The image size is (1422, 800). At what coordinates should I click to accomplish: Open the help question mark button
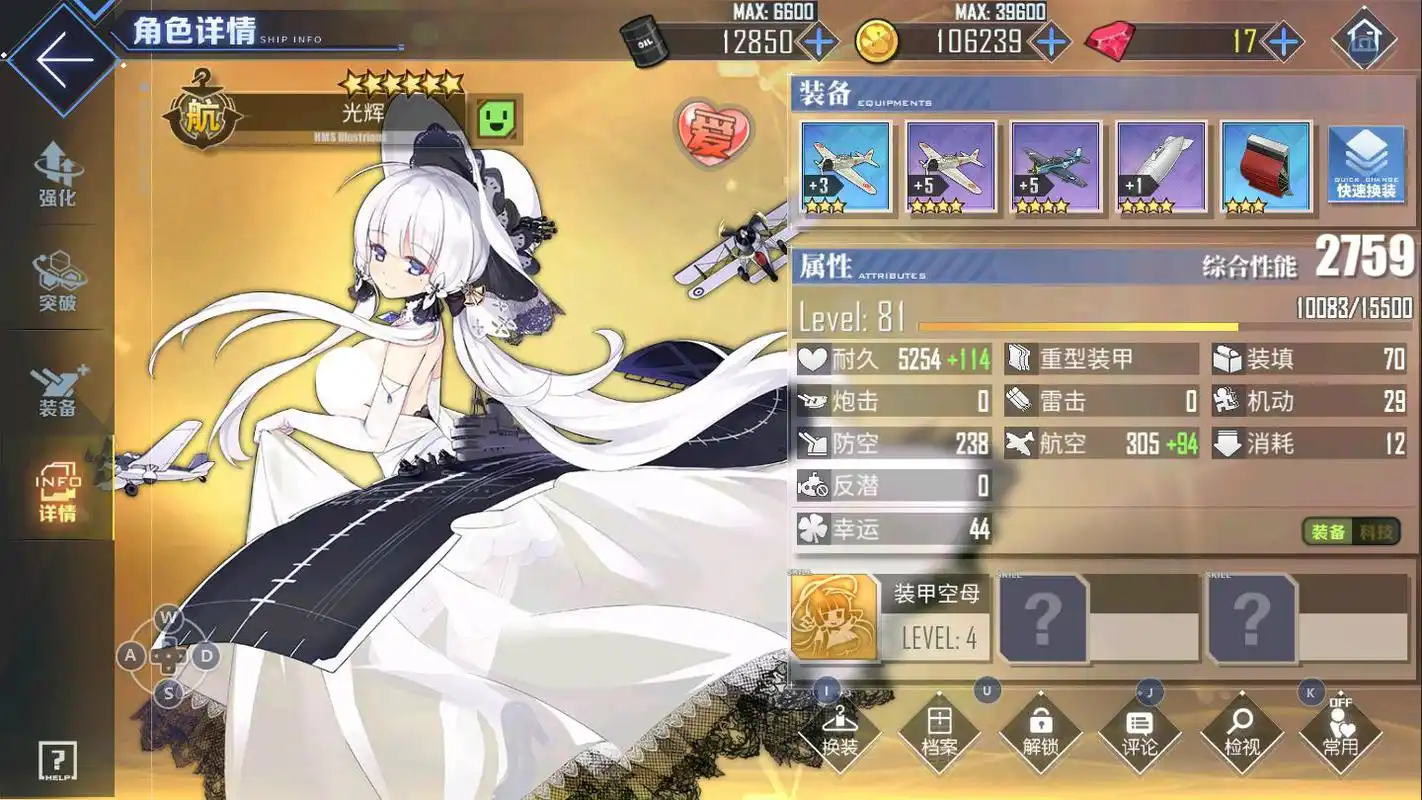point(57,762)
